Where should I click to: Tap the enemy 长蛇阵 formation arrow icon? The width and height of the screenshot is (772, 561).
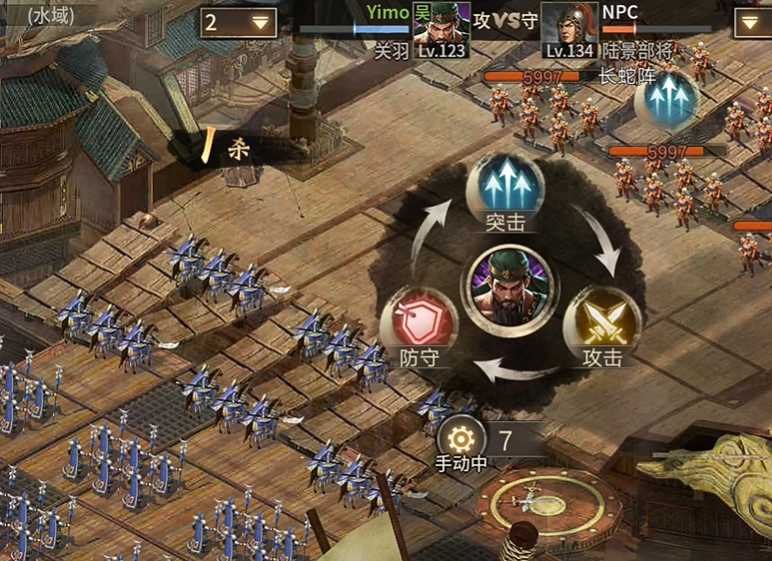(669, 100)
